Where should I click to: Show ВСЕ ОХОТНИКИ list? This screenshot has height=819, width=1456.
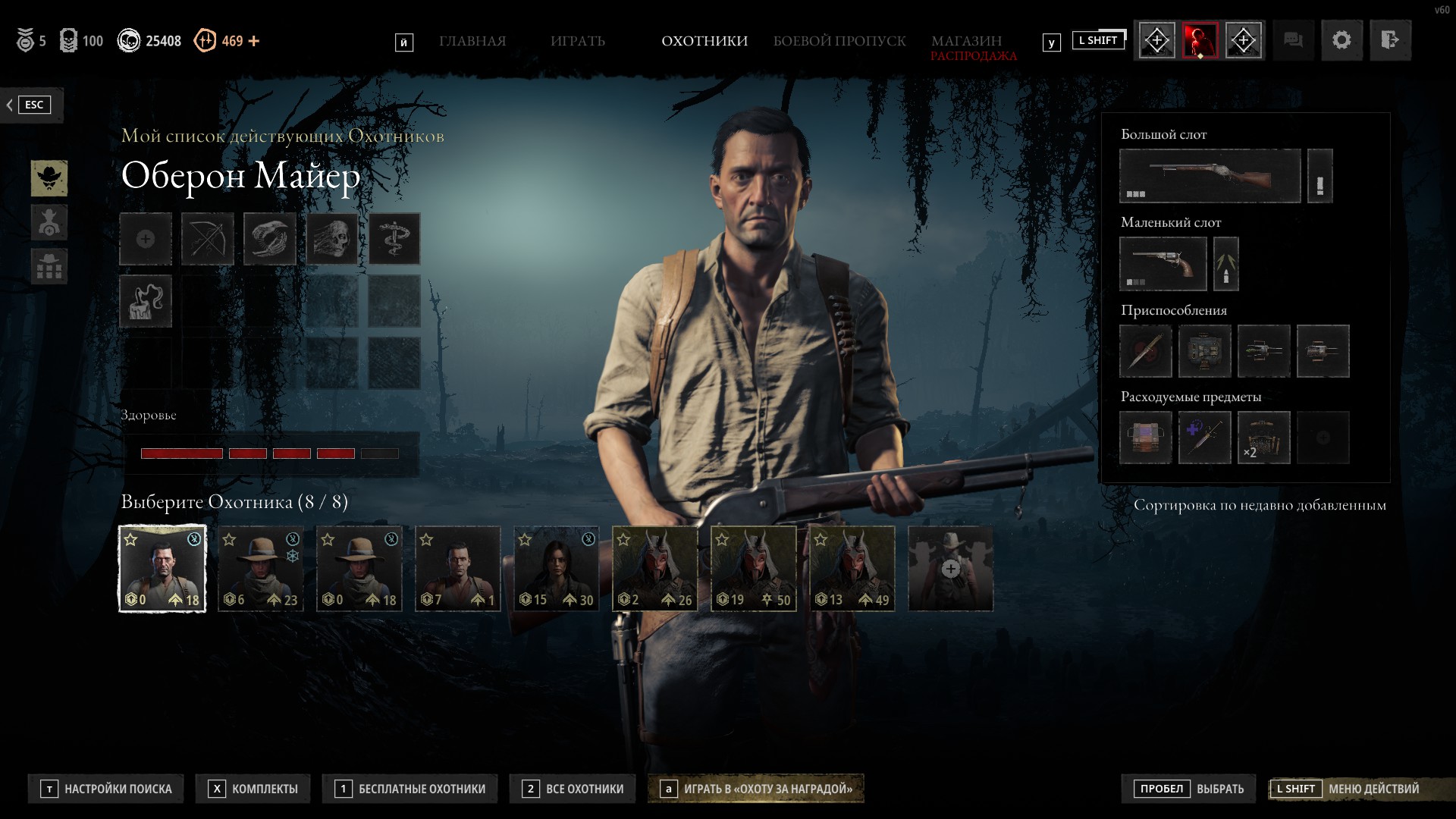click(574, 789)
